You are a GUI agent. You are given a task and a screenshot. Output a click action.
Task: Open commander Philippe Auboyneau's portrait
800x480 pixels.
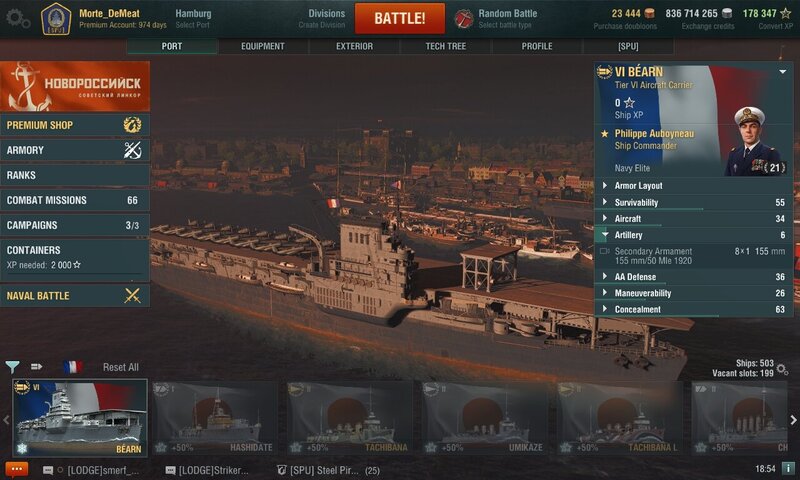[753, 140]
